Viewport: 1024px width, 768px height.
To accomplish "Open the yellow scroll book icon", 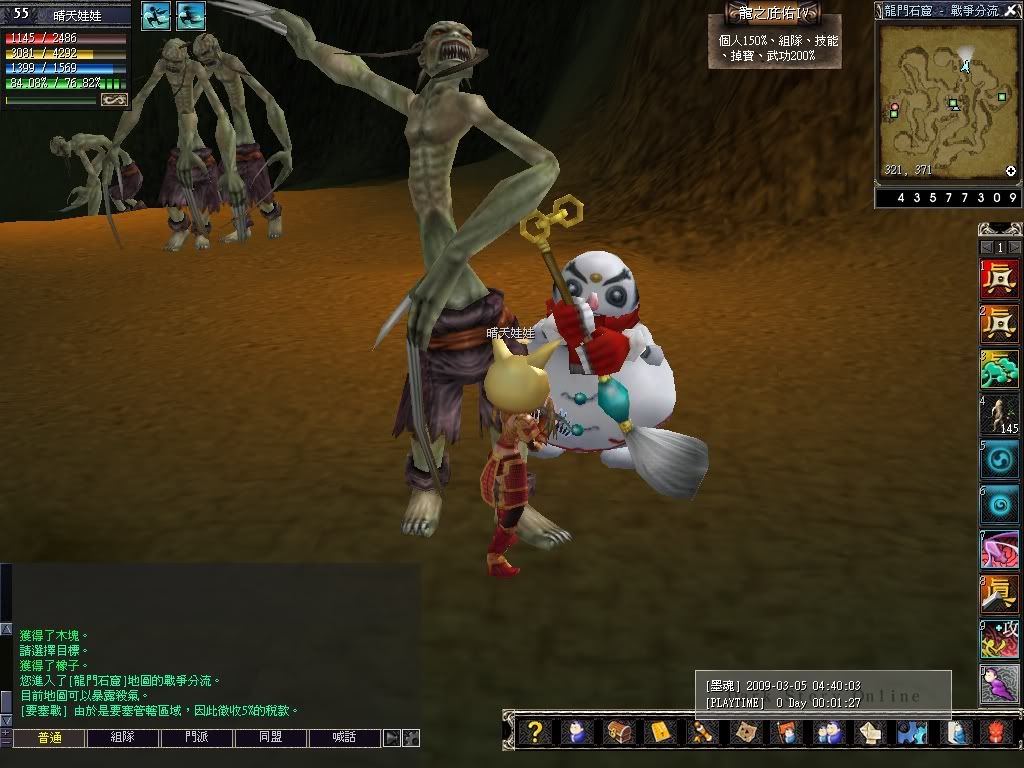I will point(660,732).
